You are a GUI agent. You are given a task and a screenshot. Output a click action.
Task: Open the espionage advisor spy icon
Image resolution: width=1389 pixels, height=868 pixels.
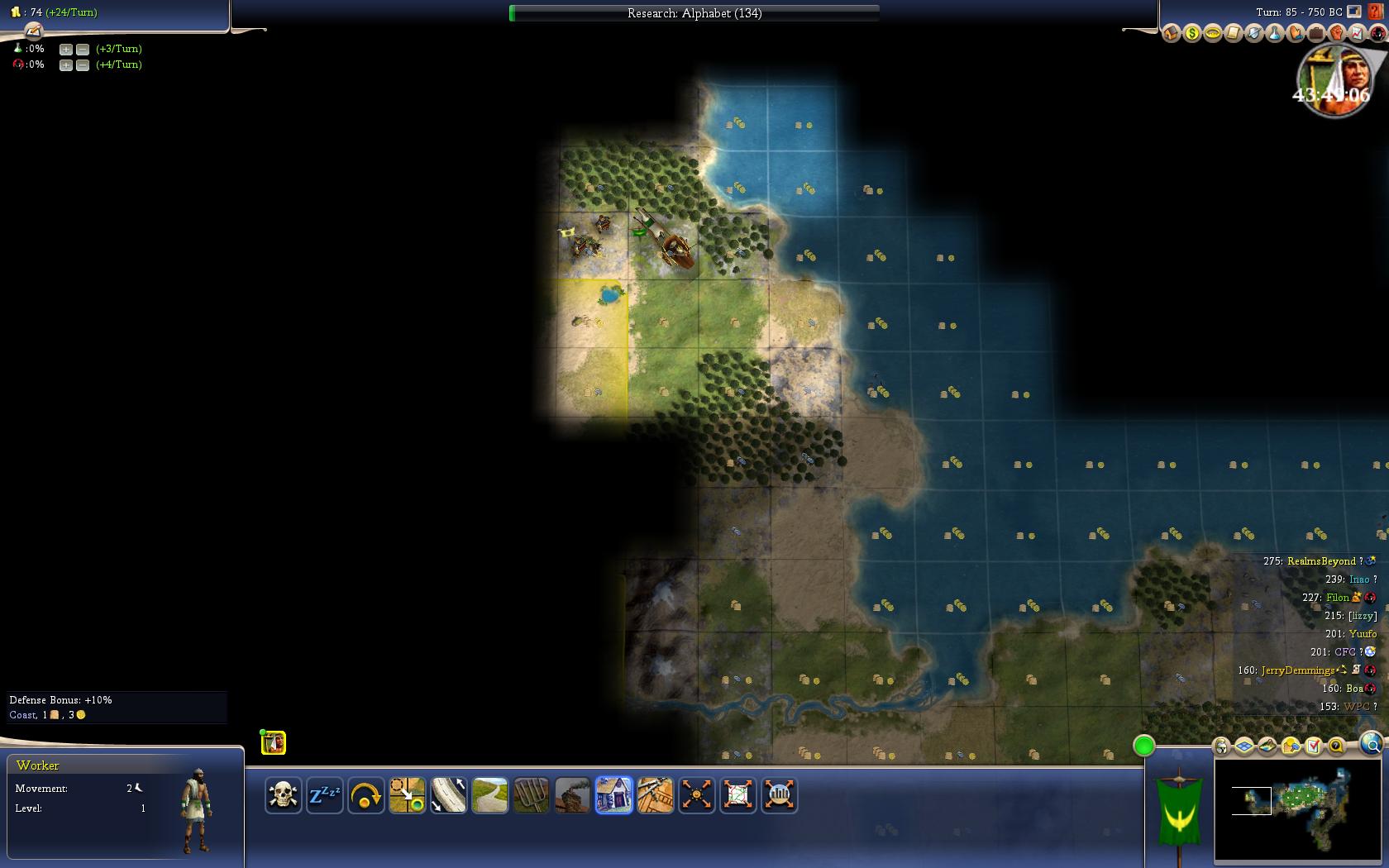click(x=1377, y=33)
